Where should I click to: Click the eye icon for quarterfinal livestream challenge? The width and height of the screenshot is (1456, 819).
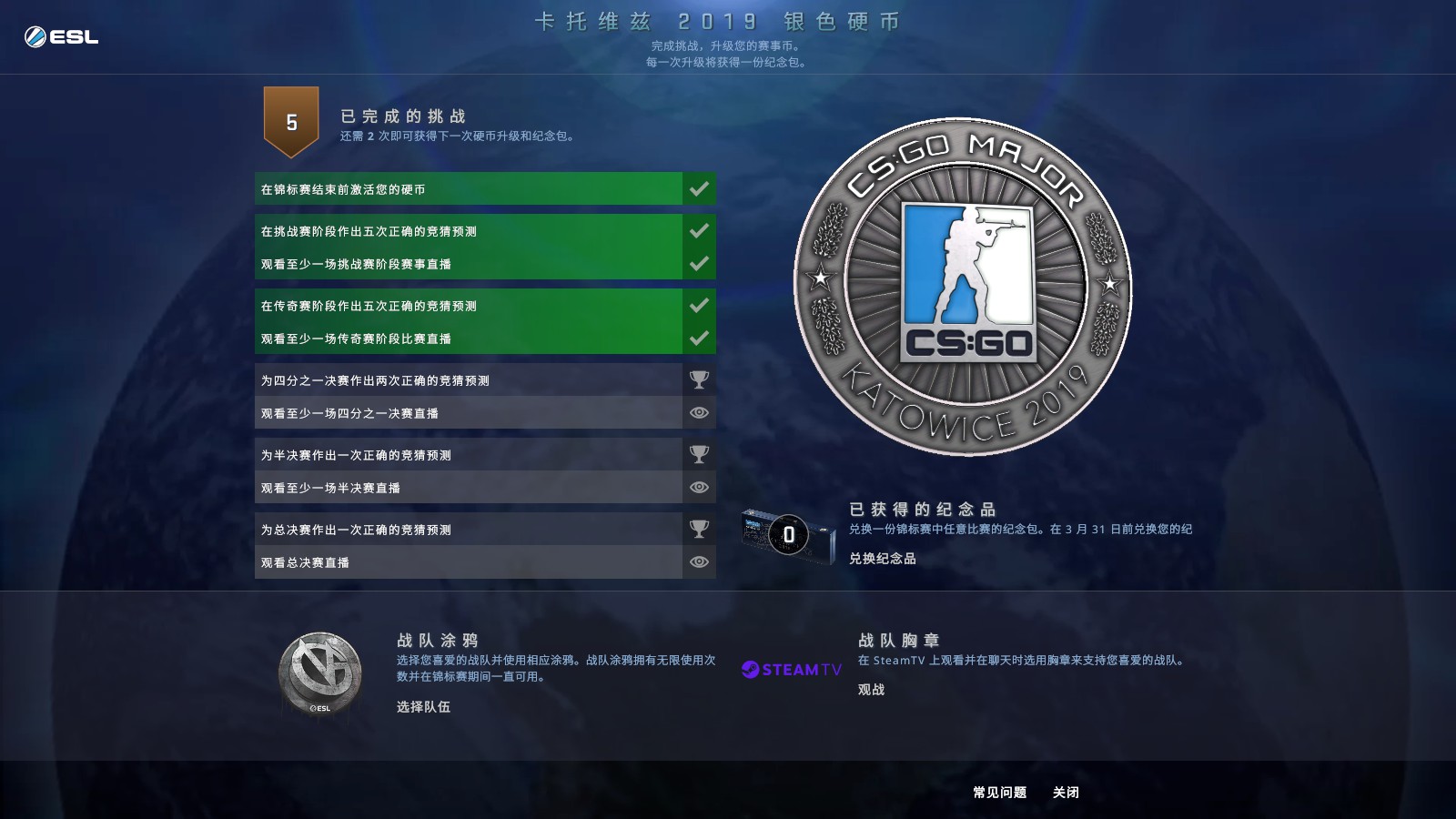(x=698, y=412)
